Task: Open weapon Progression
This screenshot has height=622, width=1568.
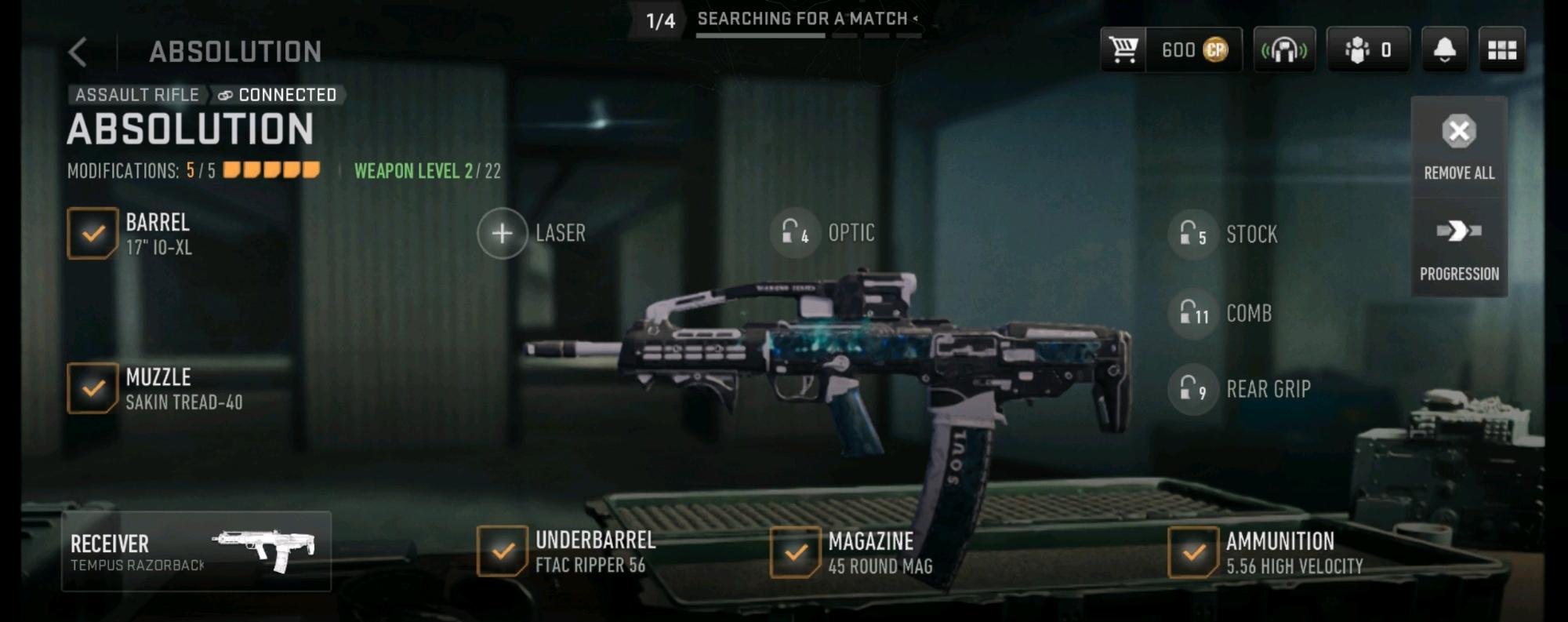Action: pyautogui.click(x=1458, y=249)
